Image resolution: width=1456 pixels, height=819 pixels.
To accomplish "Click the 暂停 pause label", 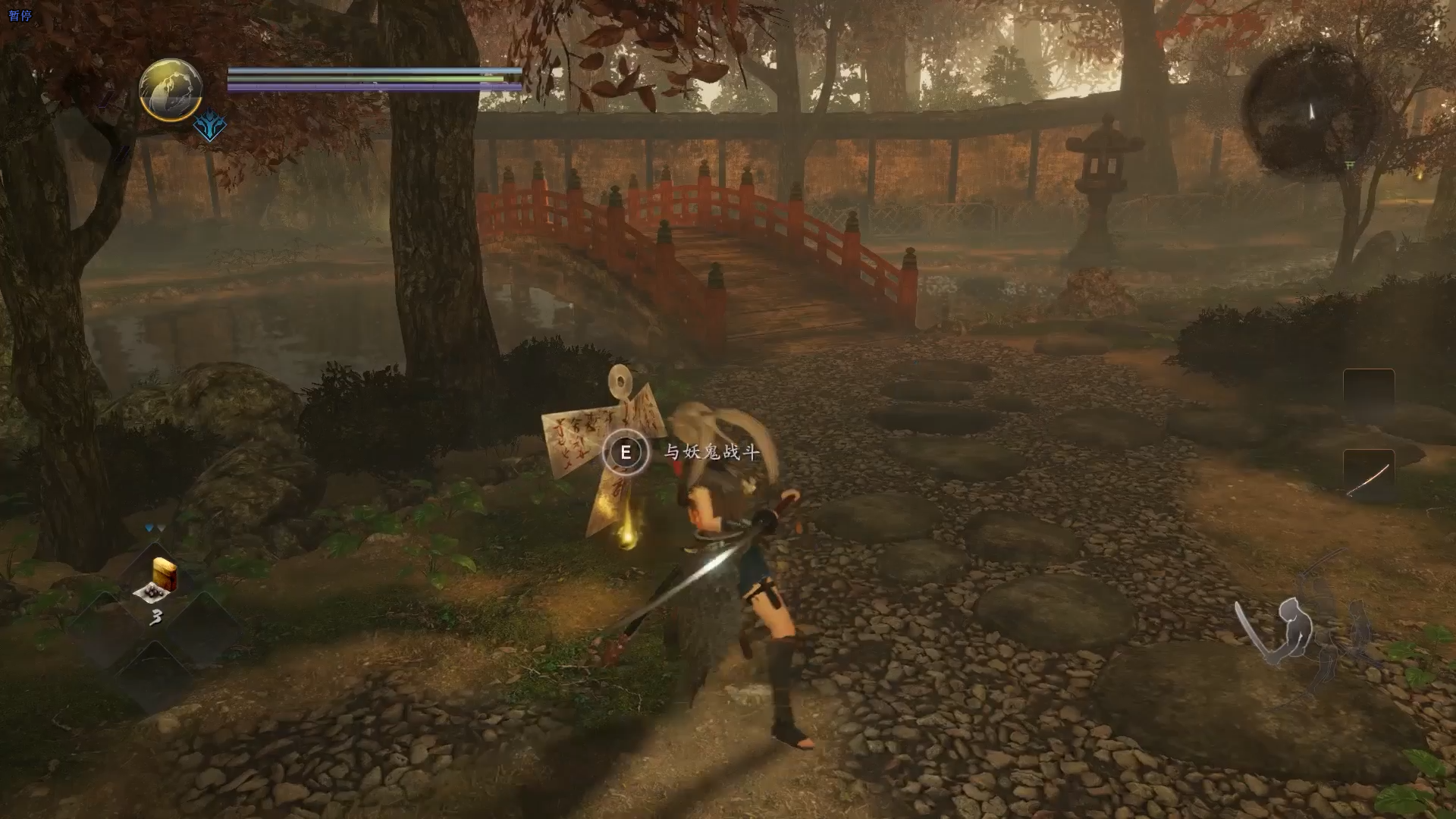I will [x=20, y=15].
